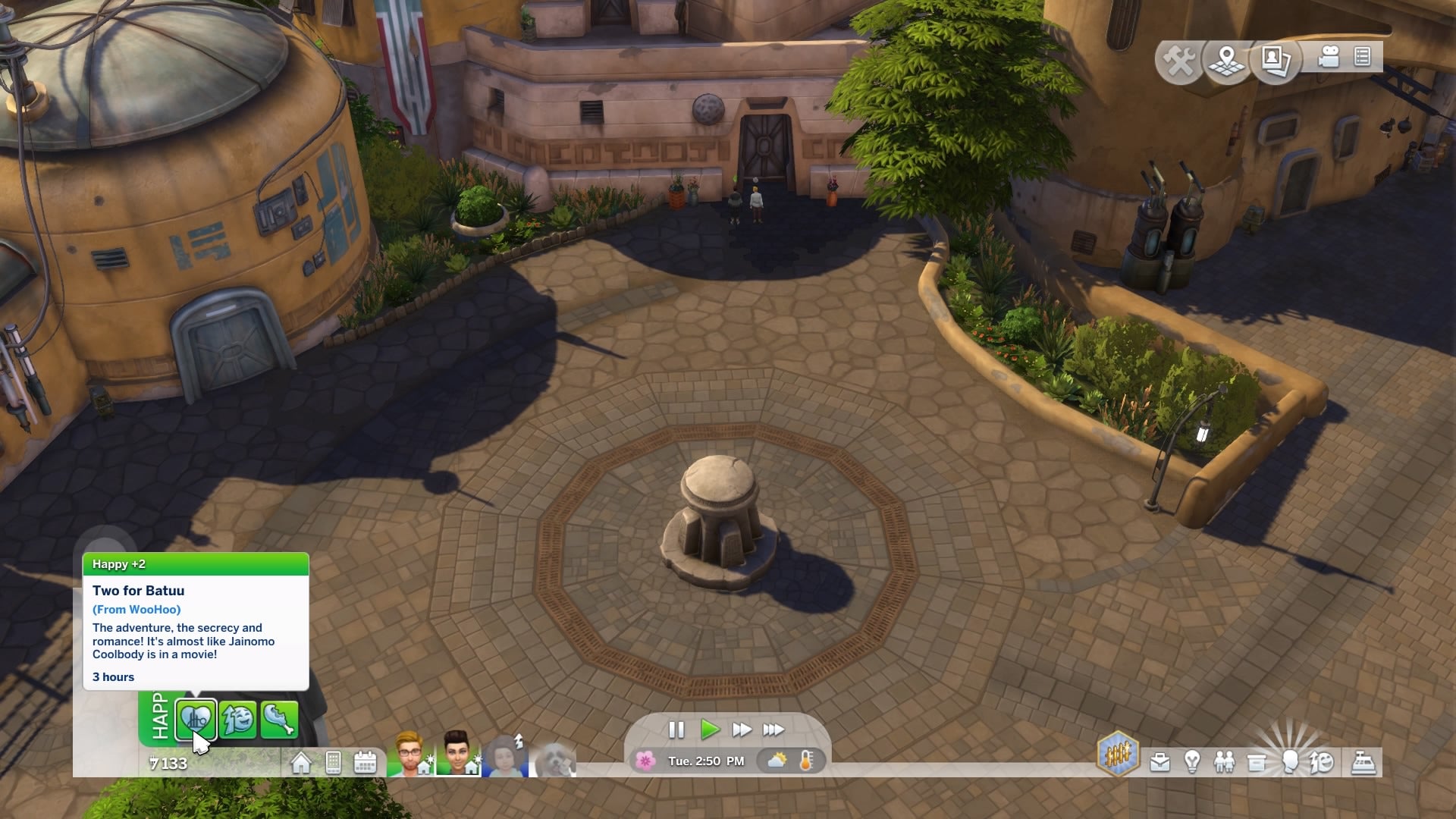Open the Career panel briefcase icon

click(1159, 762)
